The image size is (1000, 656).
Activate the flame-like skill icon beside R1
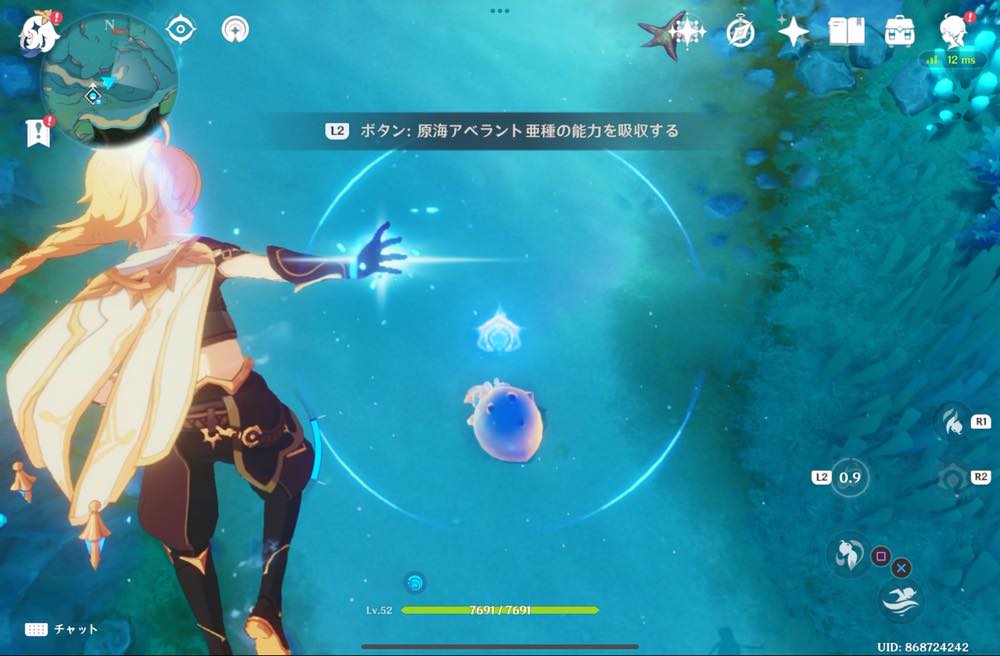tap(951, 422)
